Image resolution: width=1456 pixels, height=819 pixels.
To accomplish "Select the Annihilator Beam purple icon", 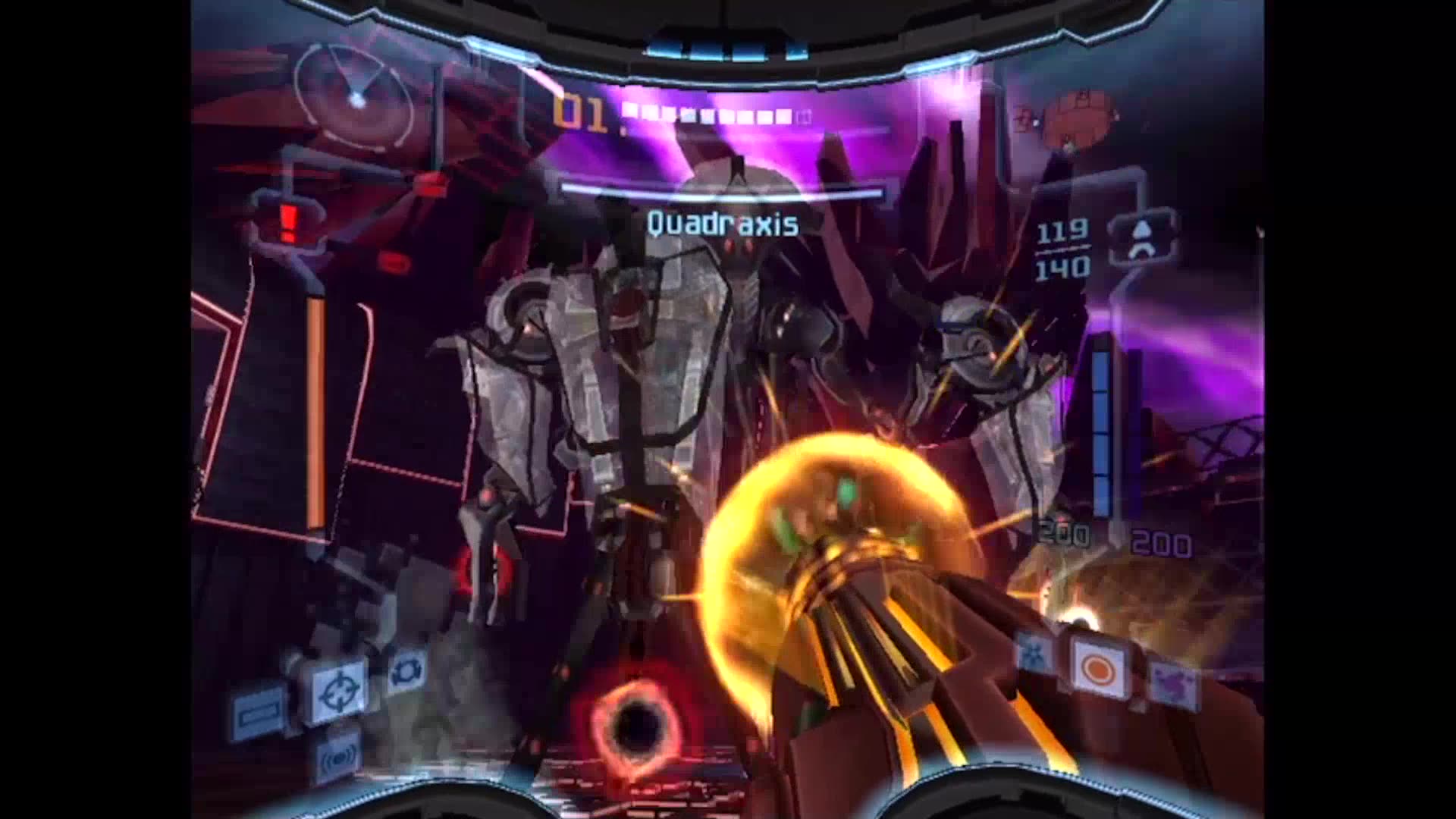I will click(x=1172, y=681).
